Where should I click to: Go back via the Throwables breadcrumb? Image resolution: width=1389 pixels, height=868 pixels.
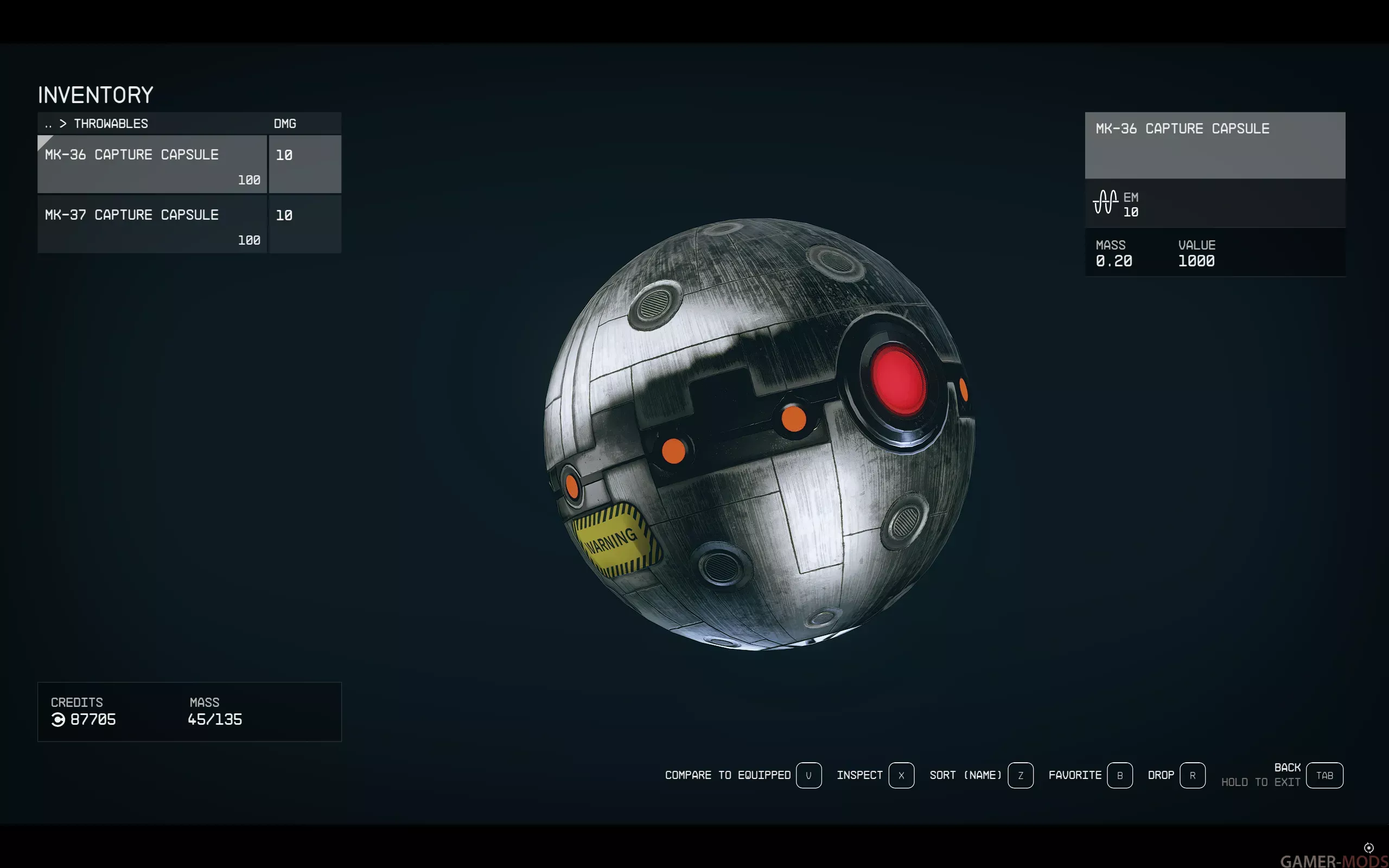click(x=110, y=124)
